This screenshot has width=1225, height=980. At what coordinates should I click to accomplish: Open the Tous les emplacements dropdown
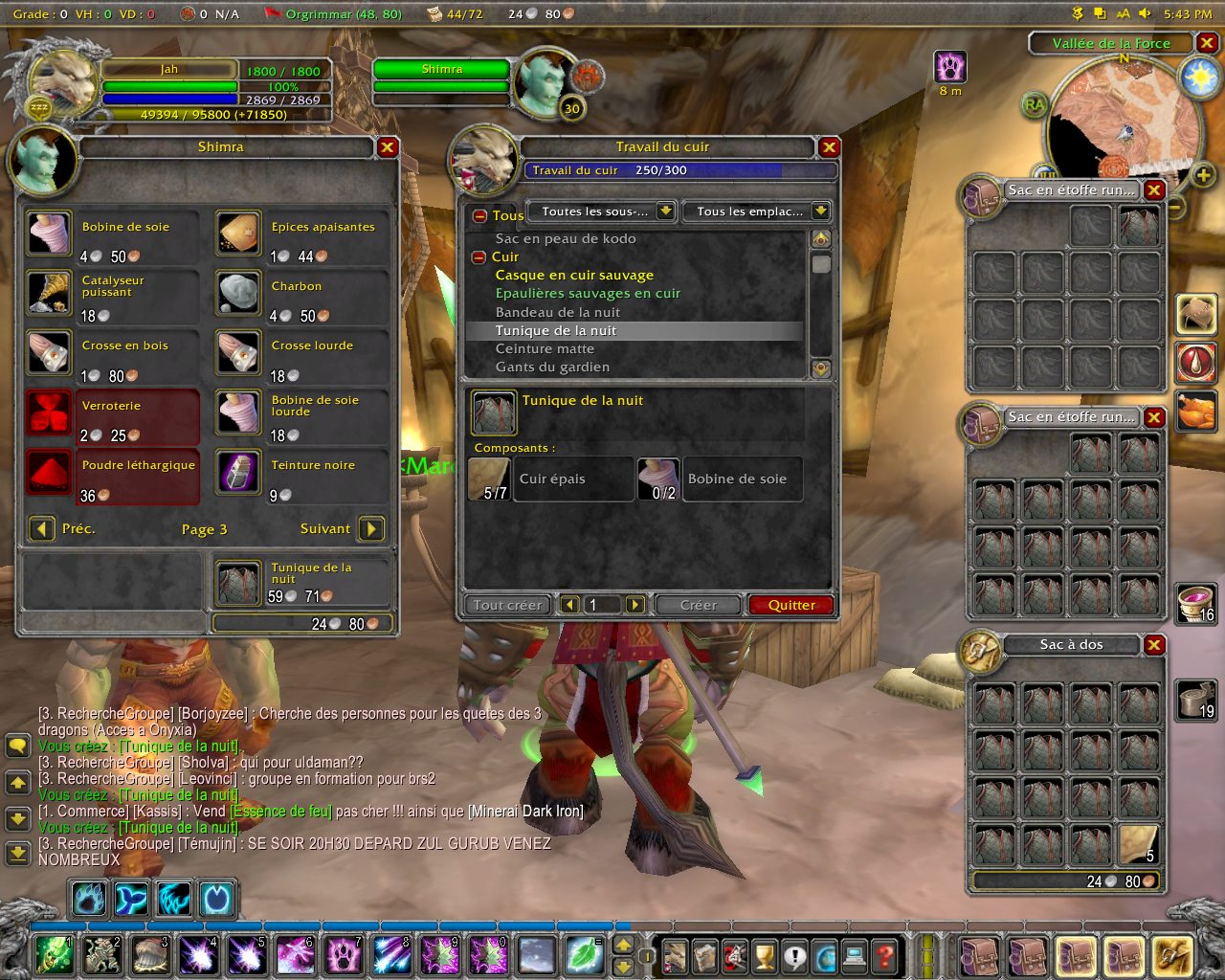click(x=820, y=212)
